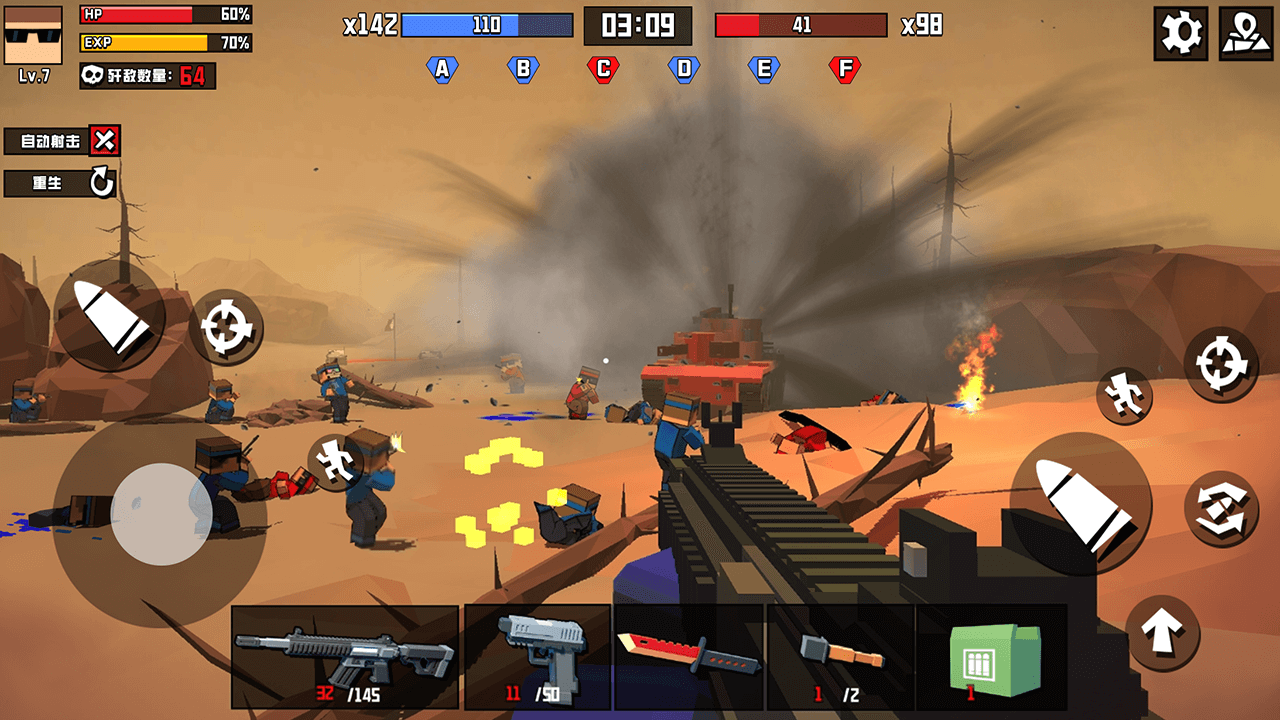
Task: Tap the green supply box item slot
Action: click(x=992, y=658)
